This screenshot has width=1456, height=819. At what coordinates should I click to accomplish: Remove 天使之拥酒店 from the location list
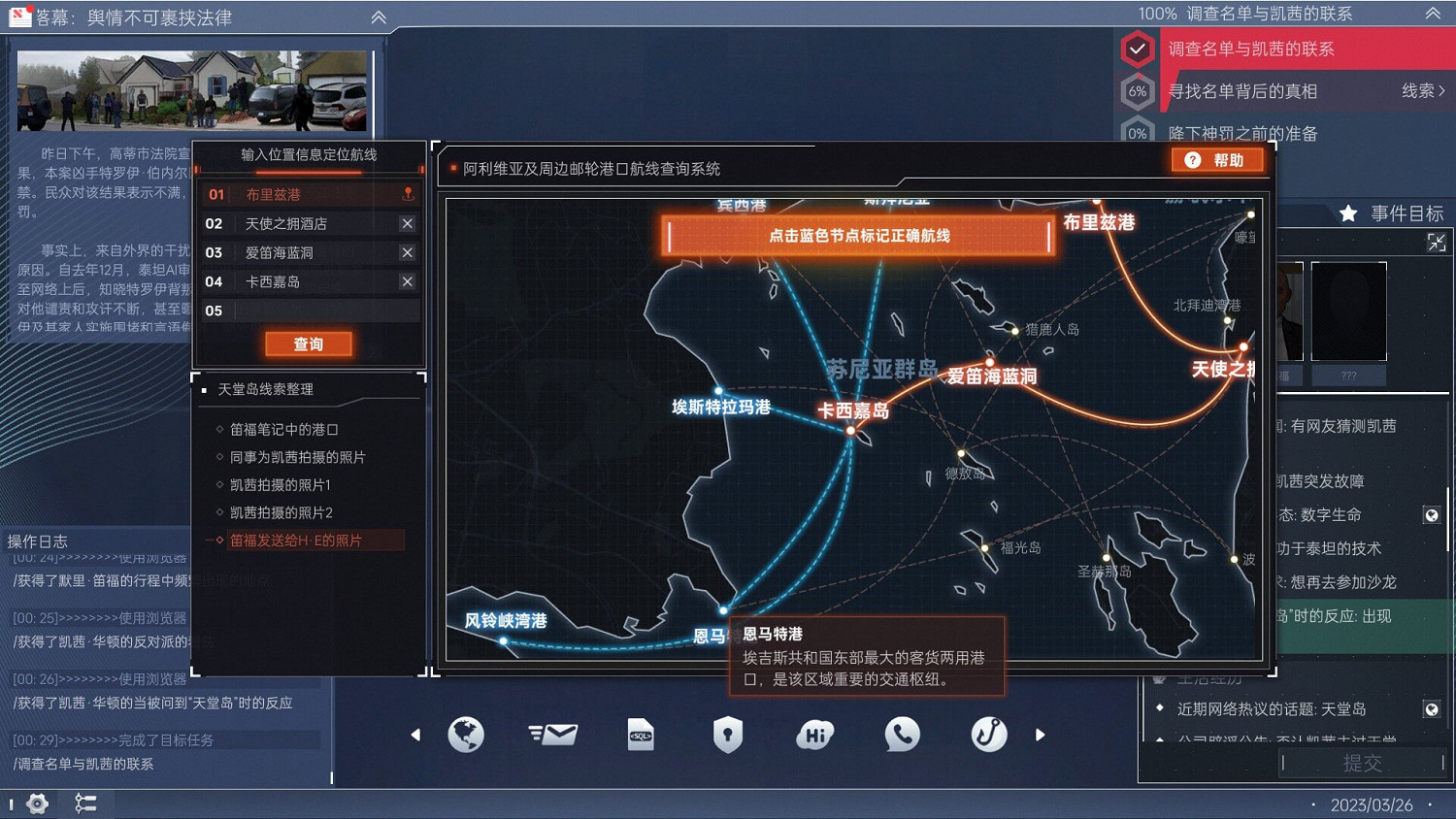coord(408,223)
